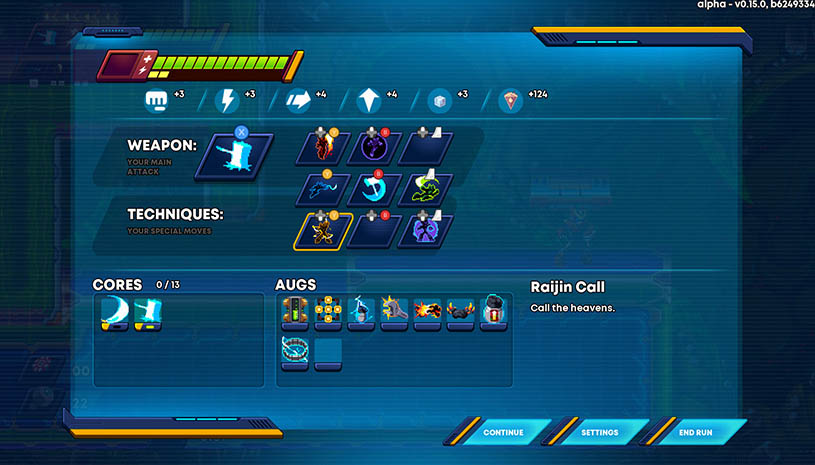
Task: Select the red canister aug
Action: coord(493,312)
